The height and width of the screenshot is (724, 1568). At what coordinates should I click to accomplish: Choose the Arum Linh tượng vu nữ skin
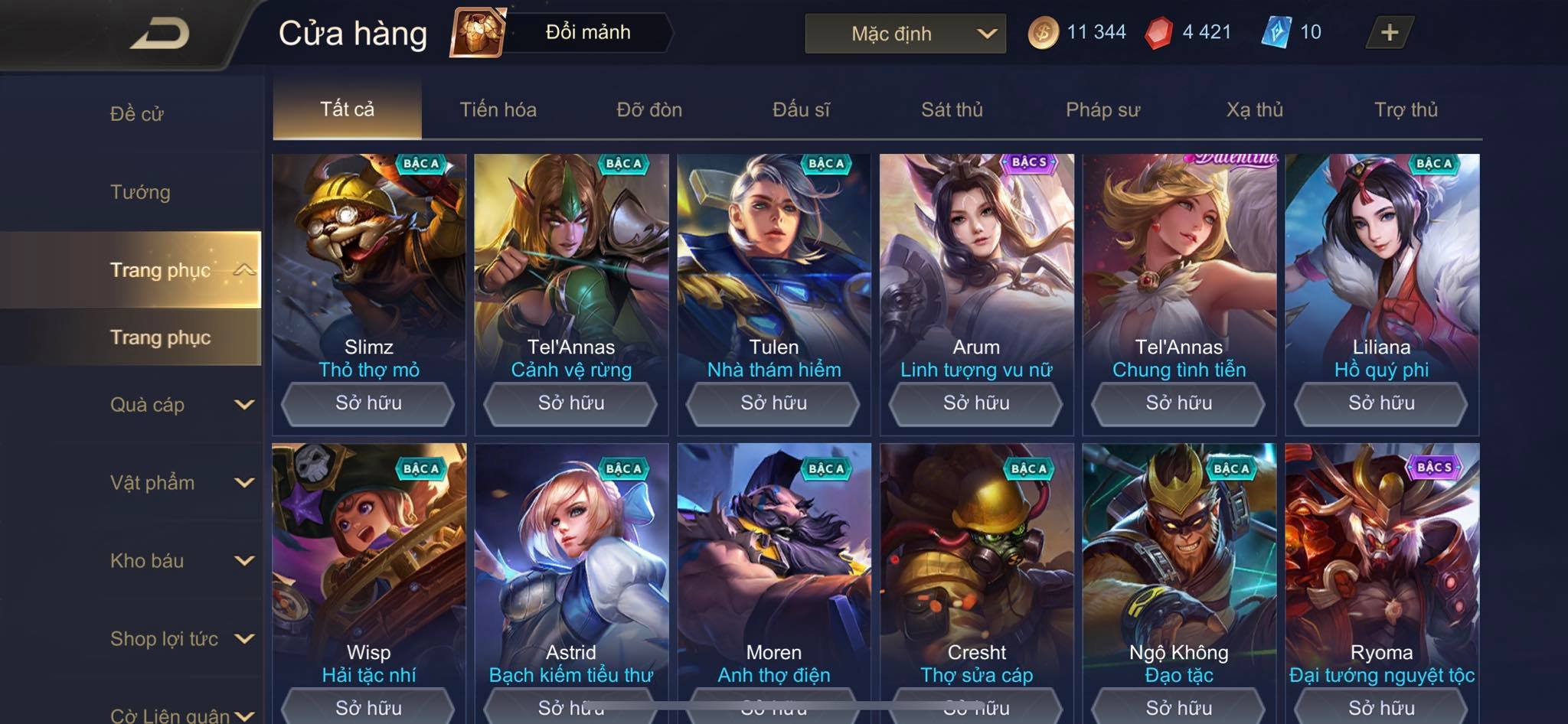click(976, 260)
